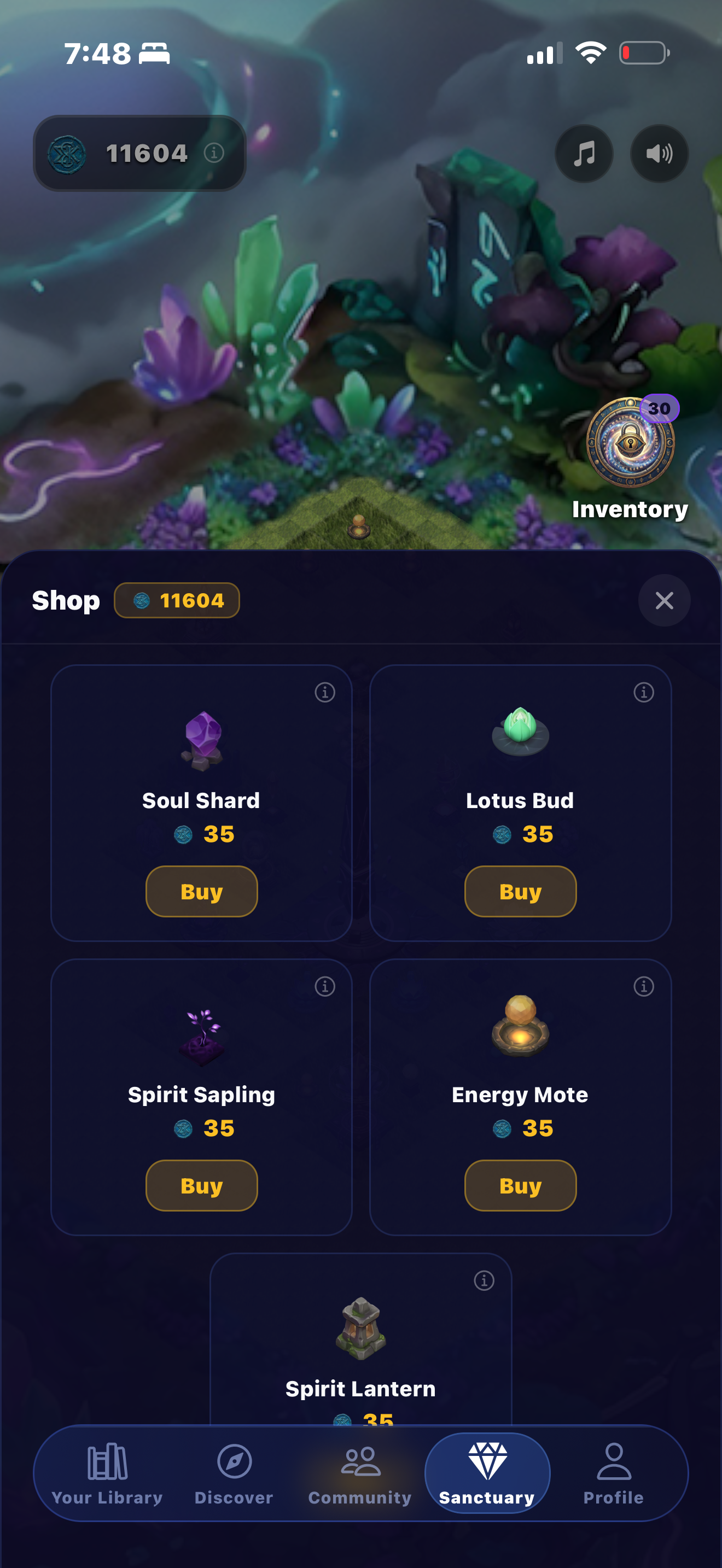
Task: Tap the Shop currency balance badge
Action: point(177,601)
